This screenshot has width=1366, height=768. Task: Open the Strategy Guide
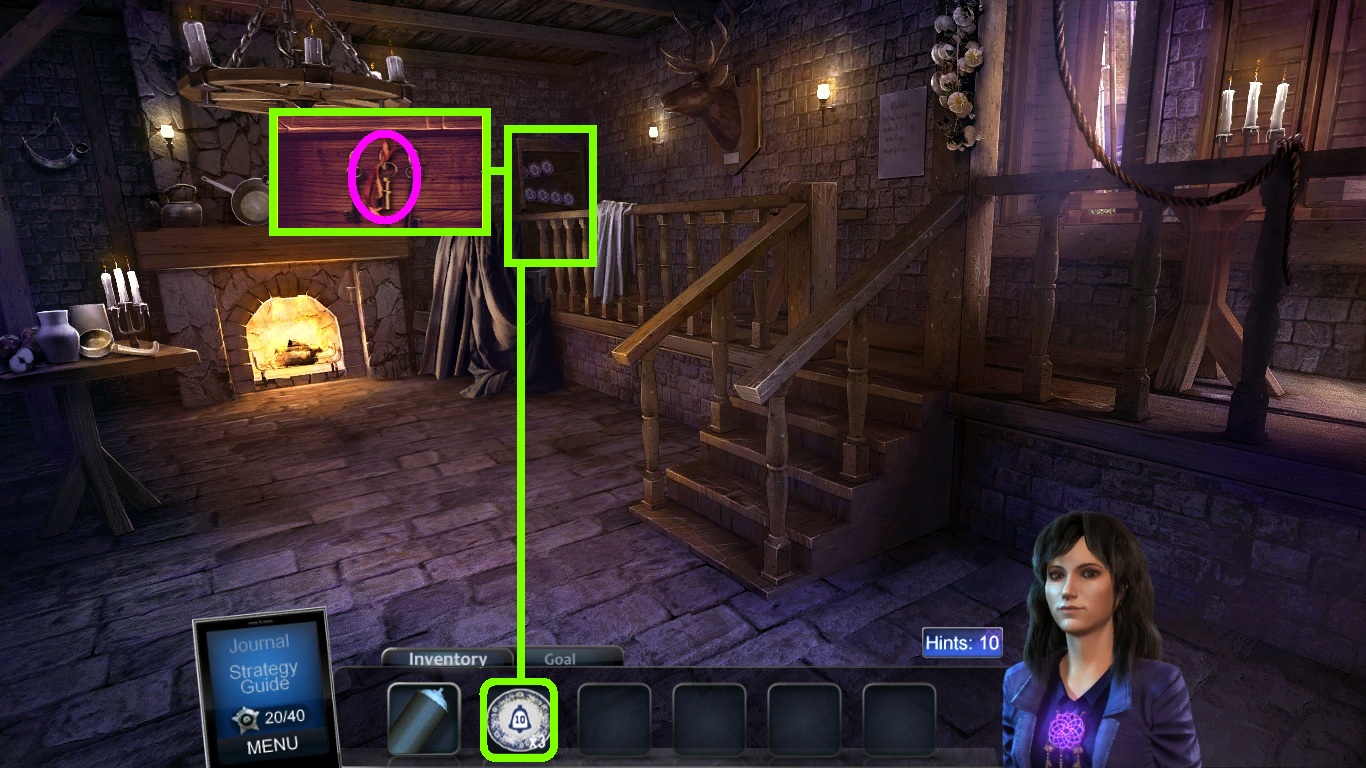click(263, 677)
